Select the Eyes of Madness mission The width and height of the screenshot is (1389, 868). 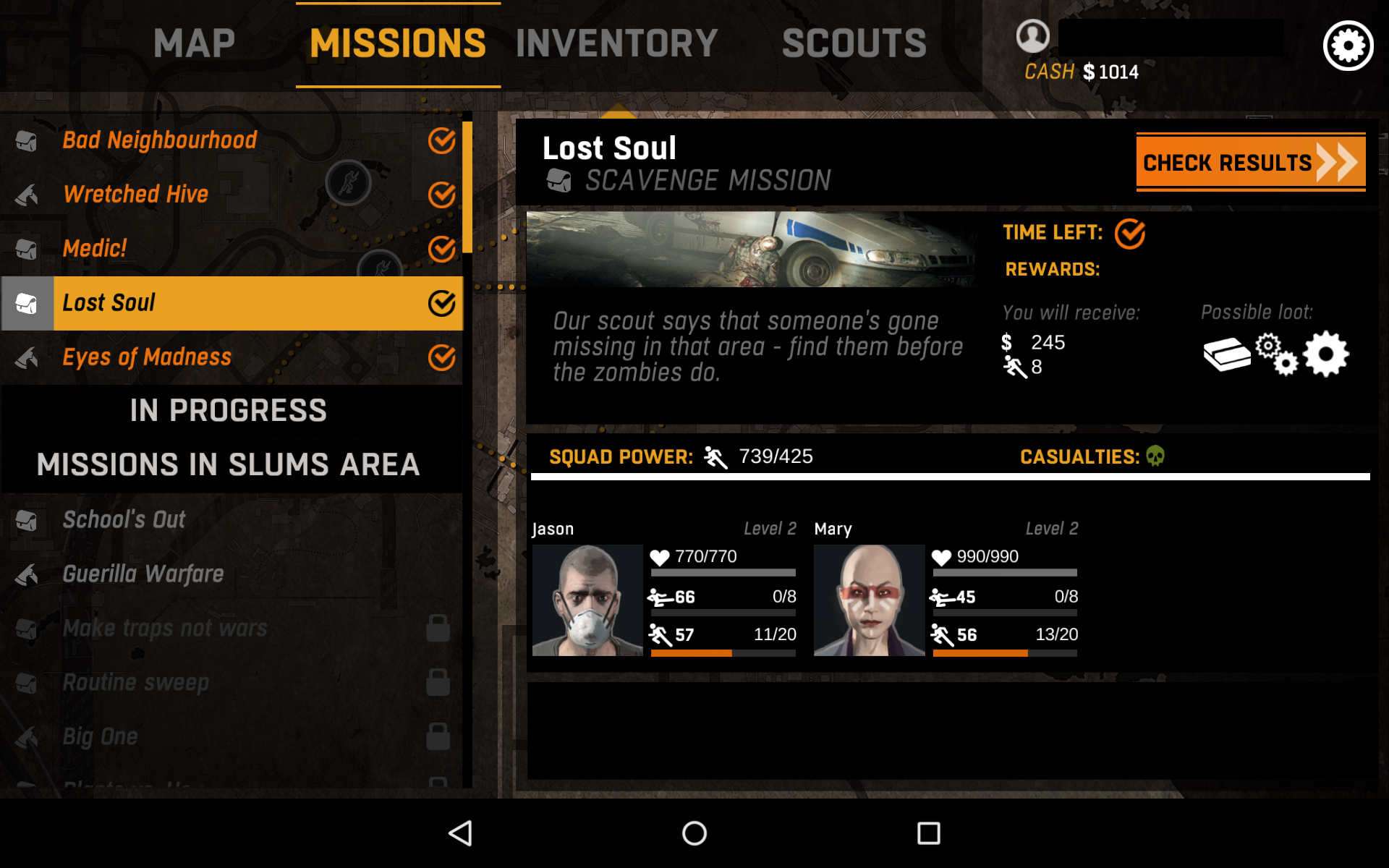[147, 357]
